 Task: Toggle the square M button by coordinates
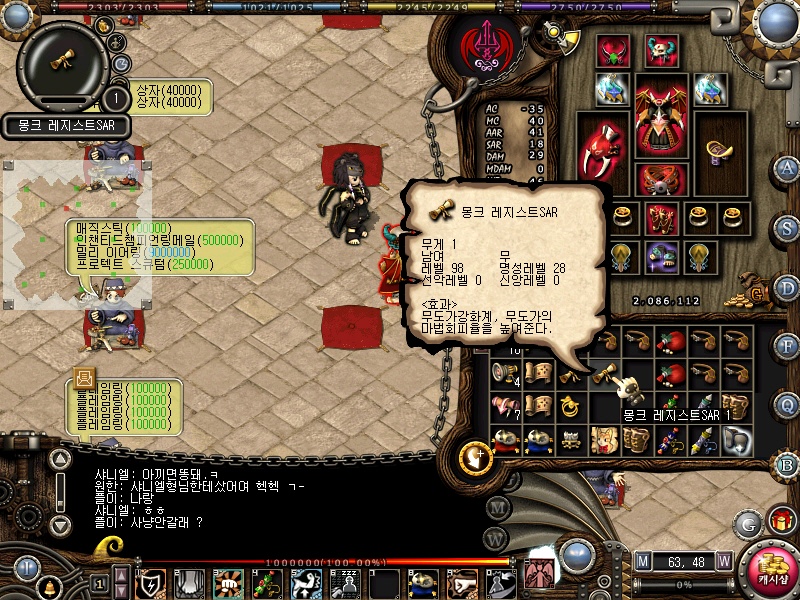pyautogui.click(x=642, y=560)
